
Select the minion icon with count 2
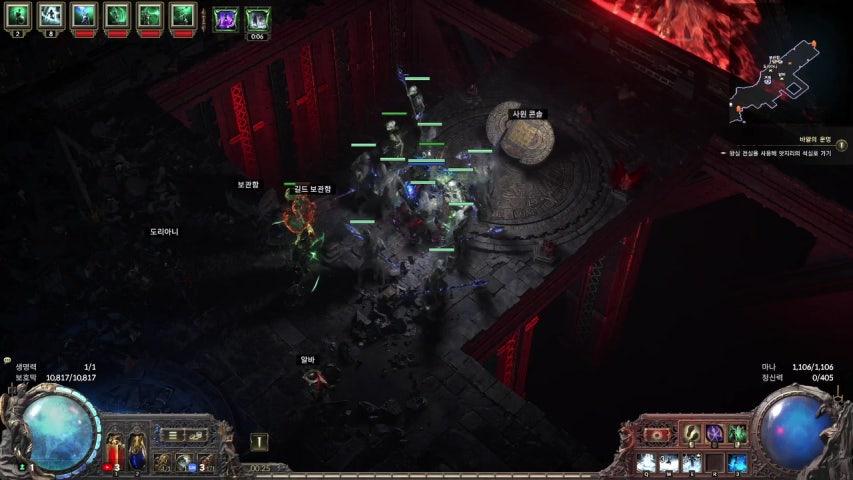[20, 15]
